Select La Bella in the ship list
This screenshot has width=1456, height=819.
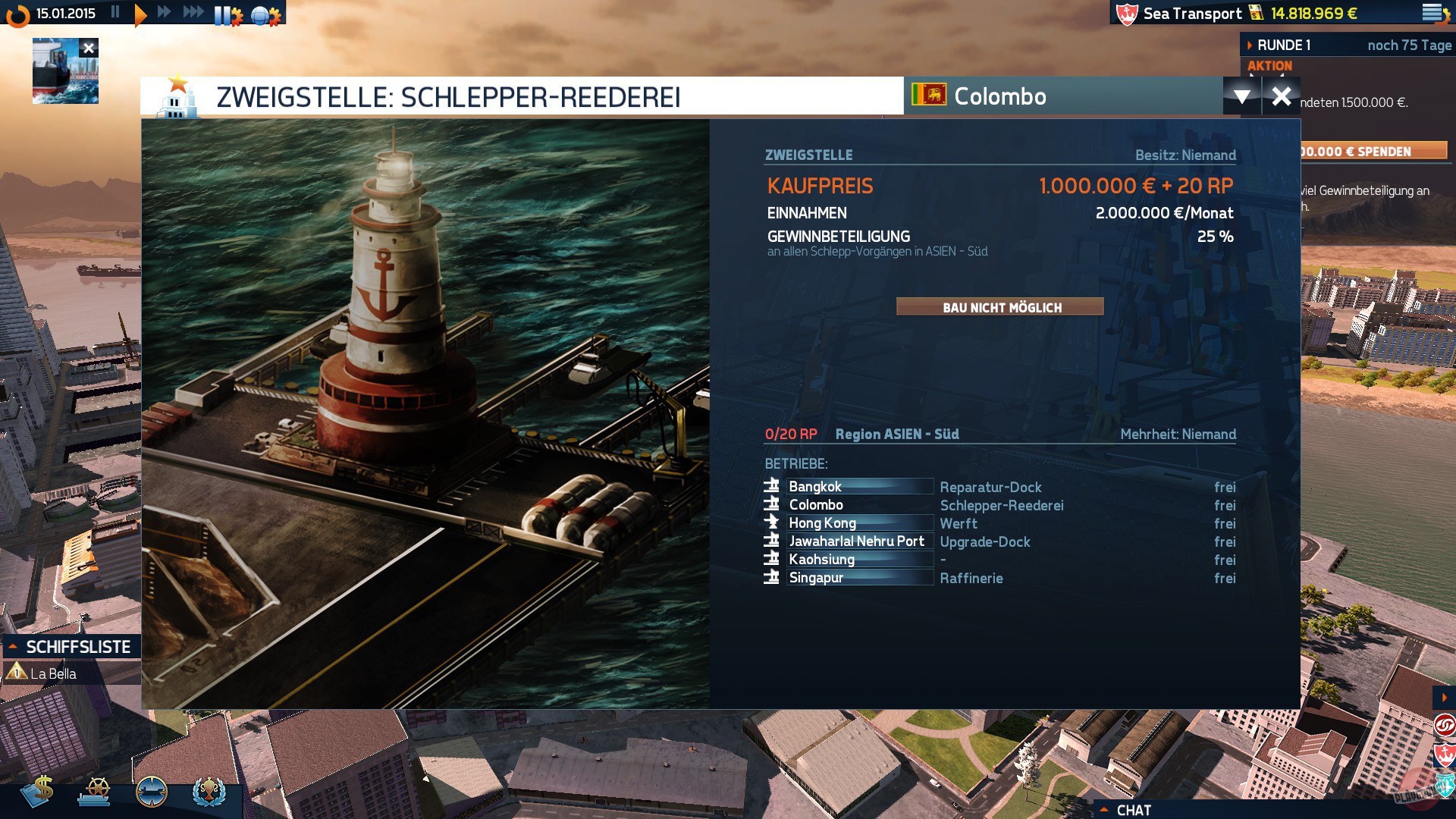(53, 672)
